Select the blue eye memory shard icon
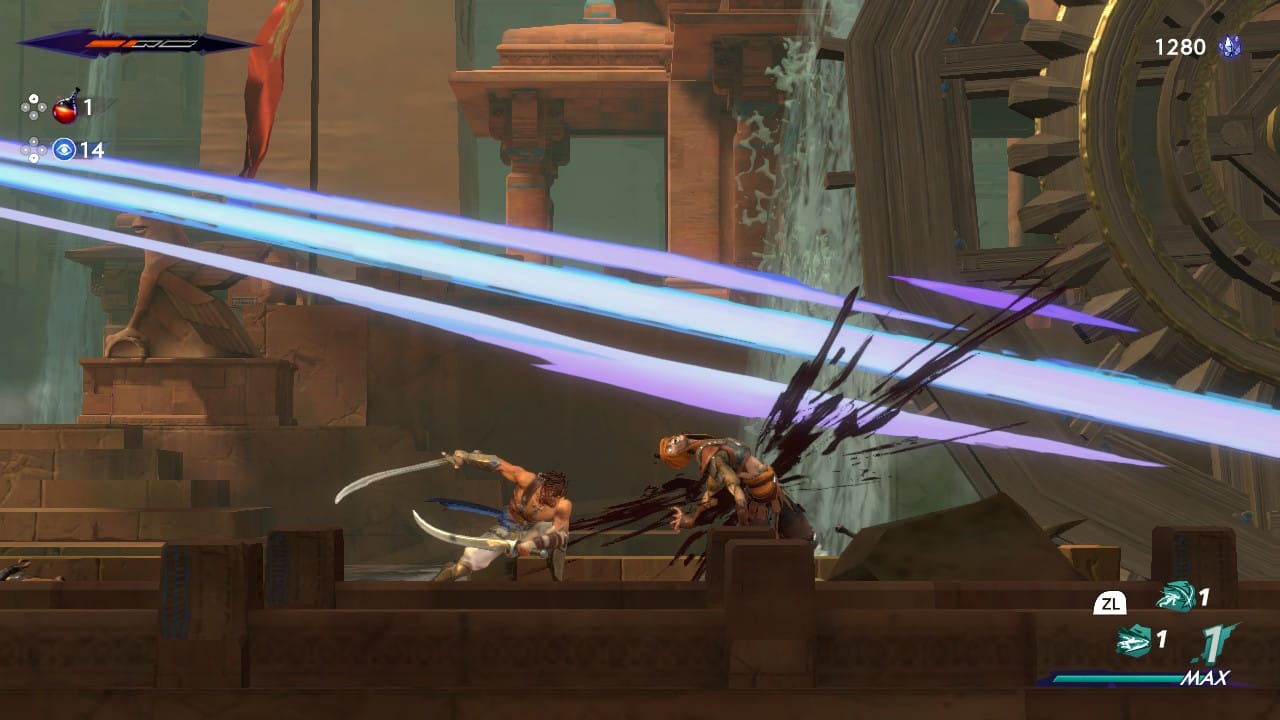The width and height of the screenshot is (1280, 720). click(x=65, y=150)
